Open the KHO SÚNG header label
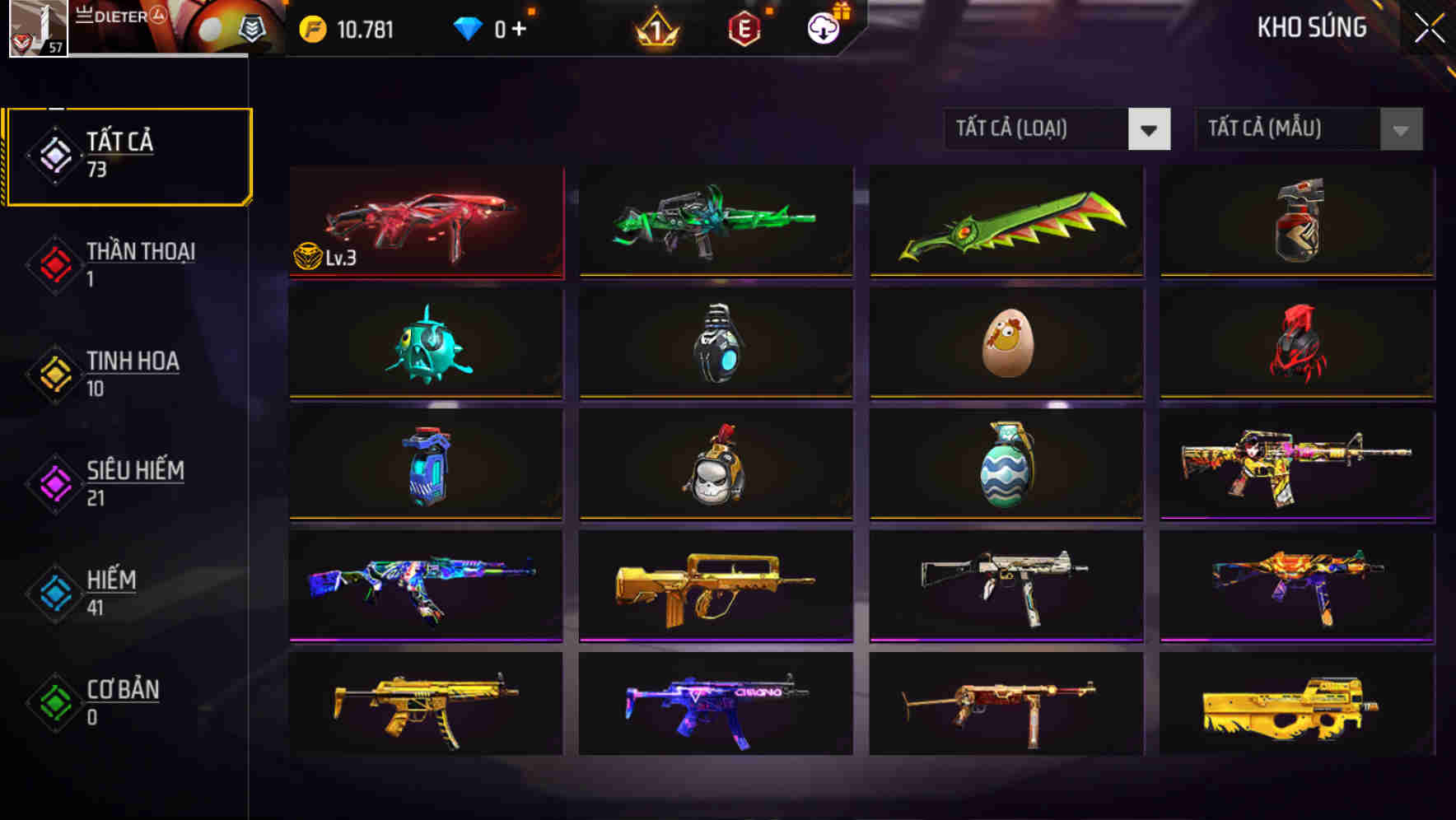 [1311, 27]
